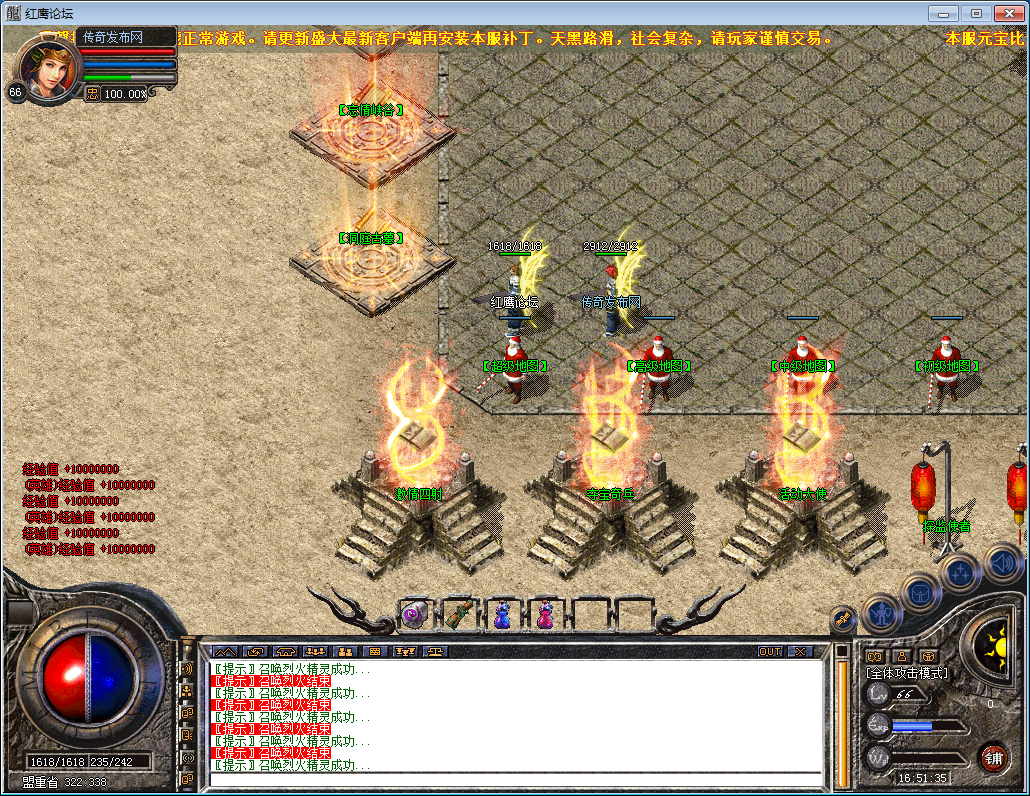The image size is (1030, 796).
Task: Open the skills sparkle round button
Action: (960, 573)
